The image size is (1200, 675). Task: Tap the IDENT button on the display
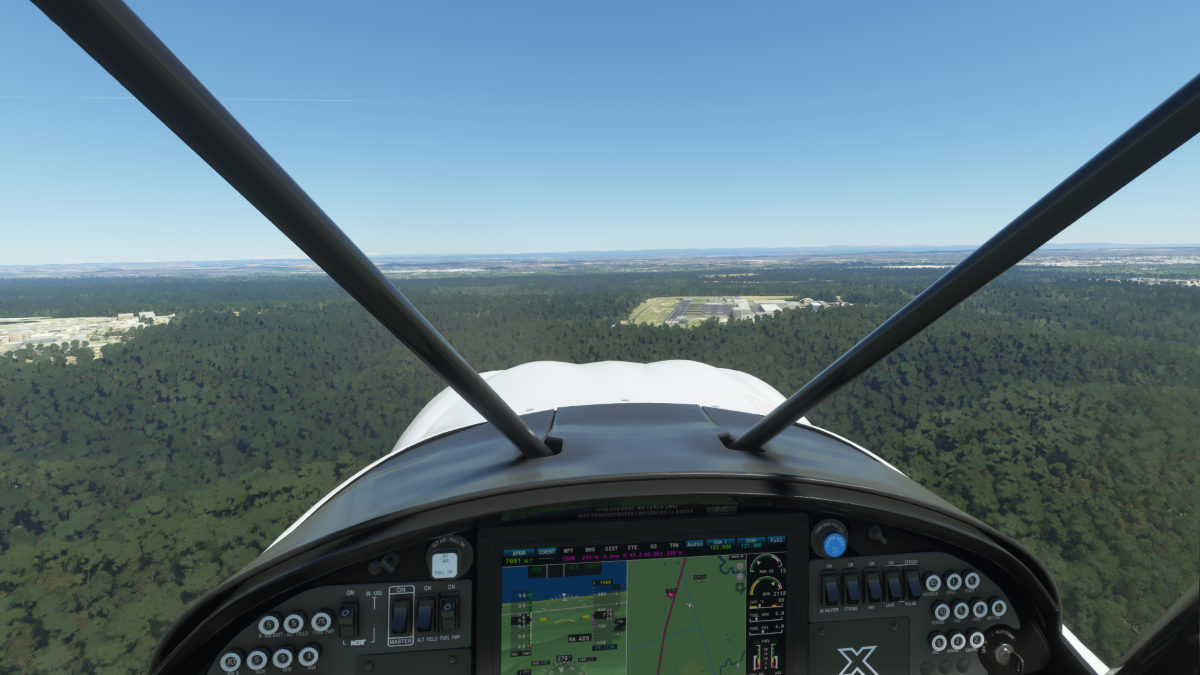click(547, 551)
